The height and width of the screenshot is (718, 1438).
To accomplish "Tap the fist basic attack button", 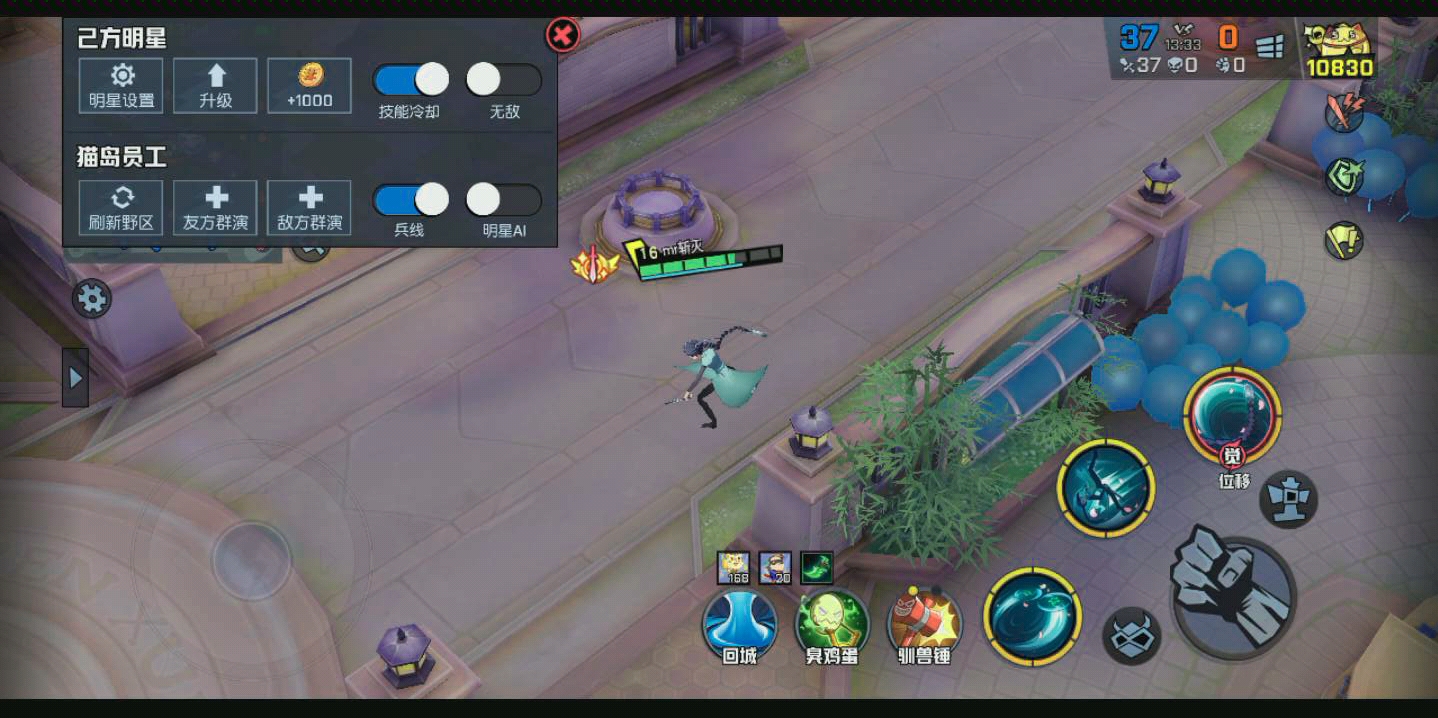I will point(1233,595).
